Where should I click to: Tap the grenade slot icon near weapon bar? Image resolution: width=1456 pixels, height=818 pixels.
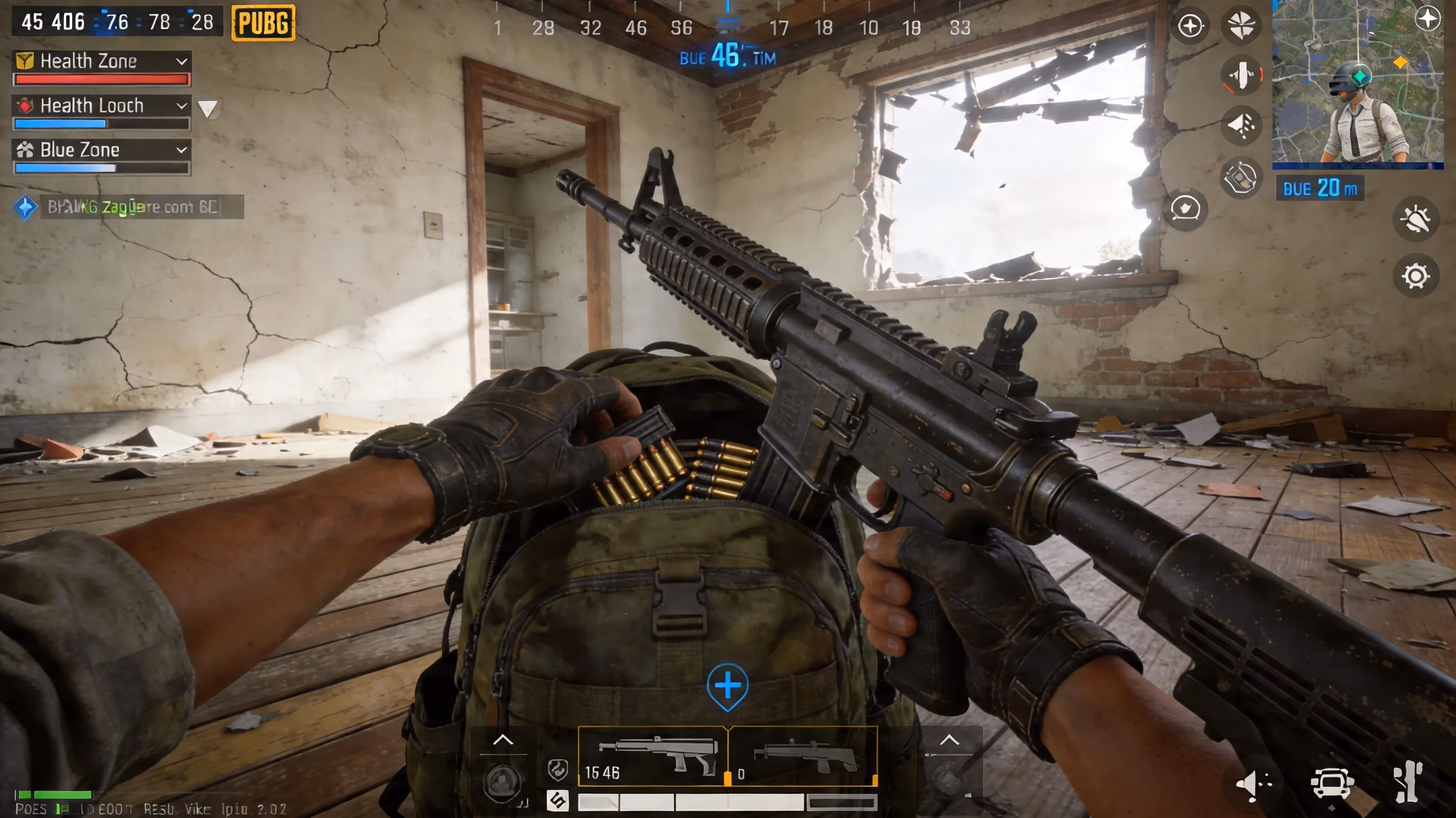[x=558, y=771]
